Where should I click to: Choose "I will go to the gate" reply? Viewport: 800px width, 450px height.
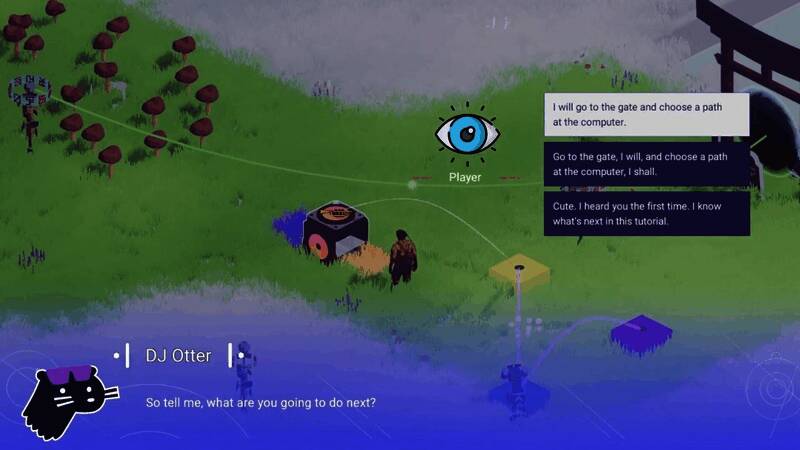point(646,115)
